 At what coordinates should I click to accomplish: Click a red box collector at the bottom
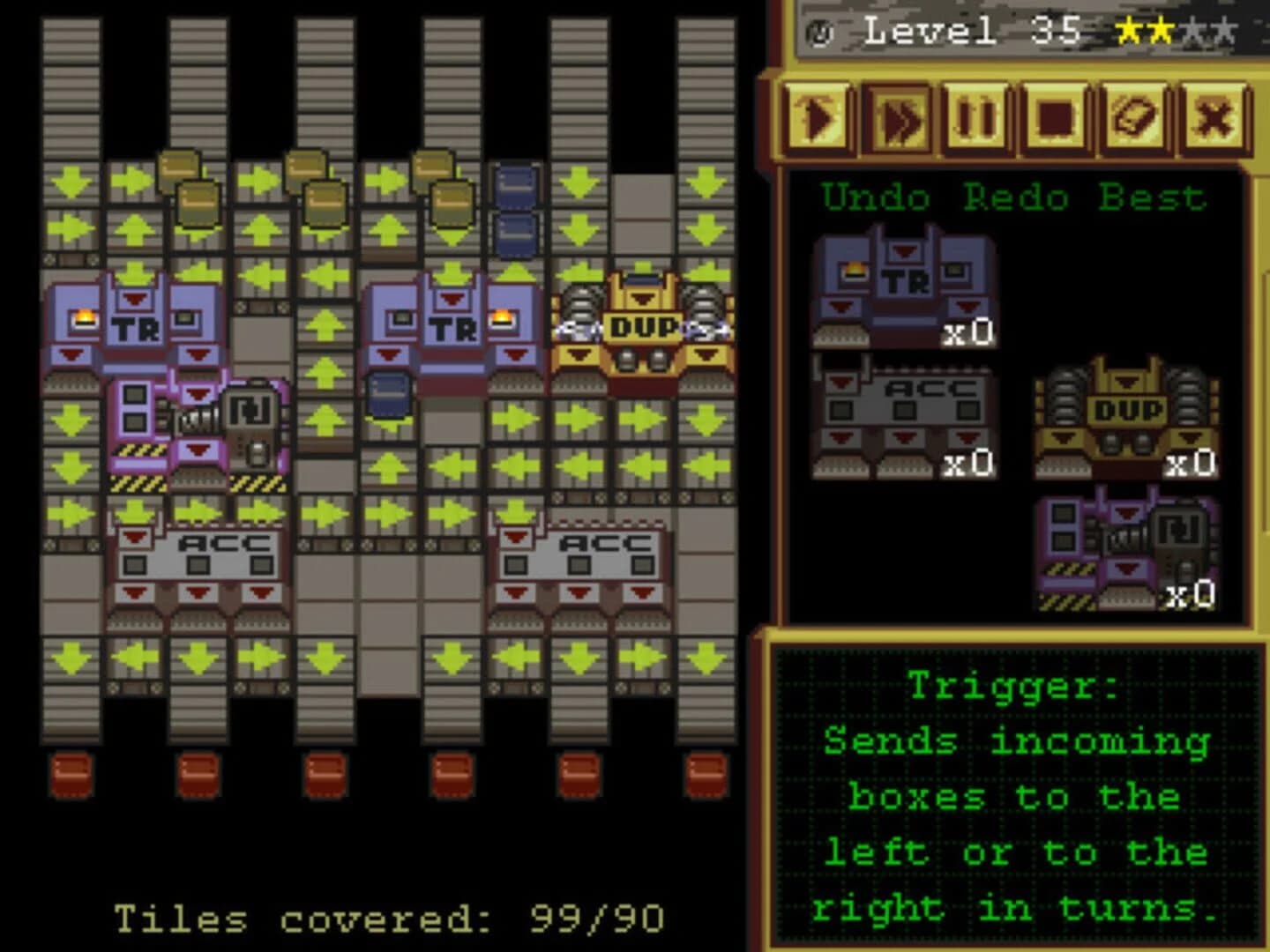72,772
